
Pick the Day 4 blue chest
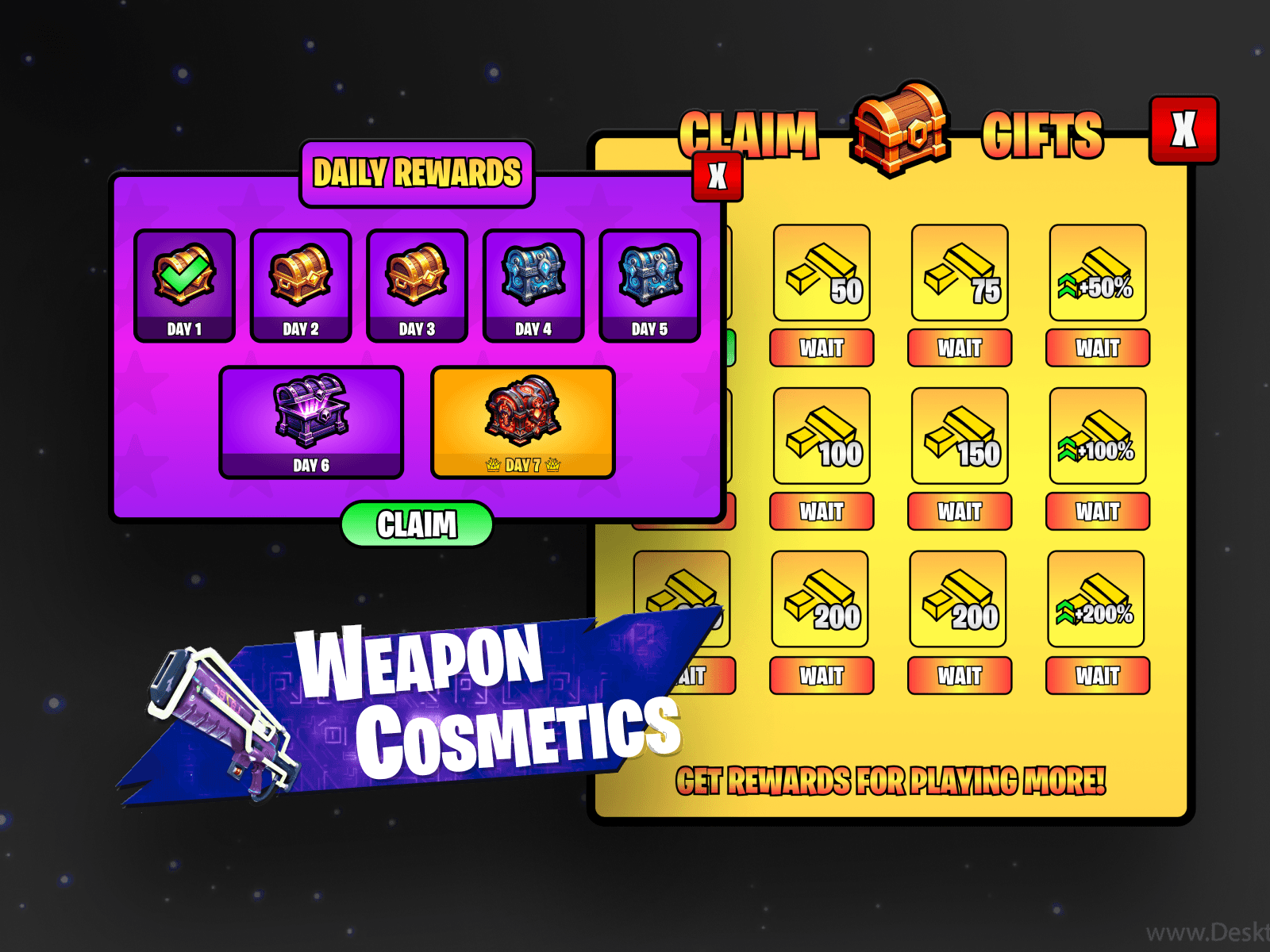(533, 285)
